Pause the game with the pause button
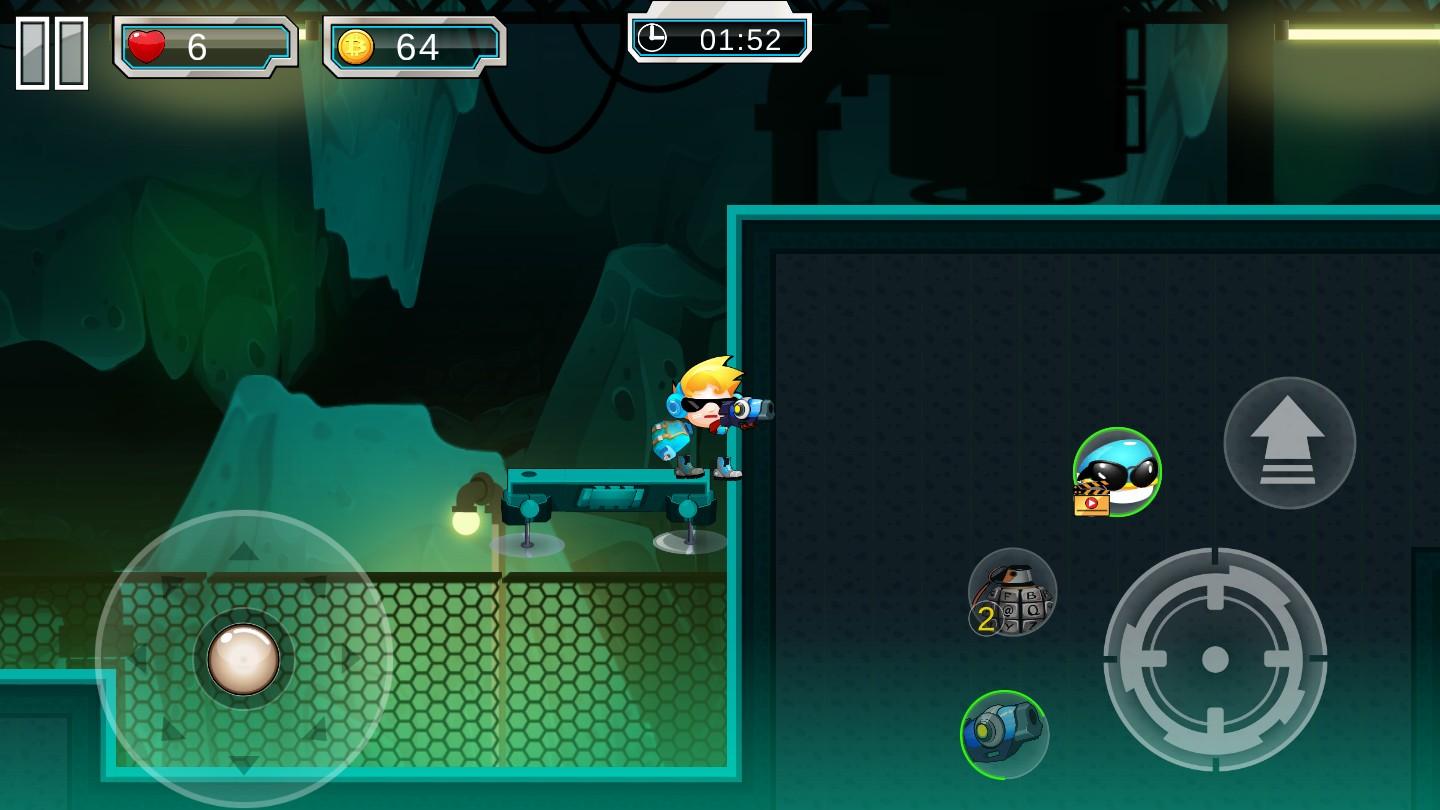1440x810 pixels. [x=52, y=53]
